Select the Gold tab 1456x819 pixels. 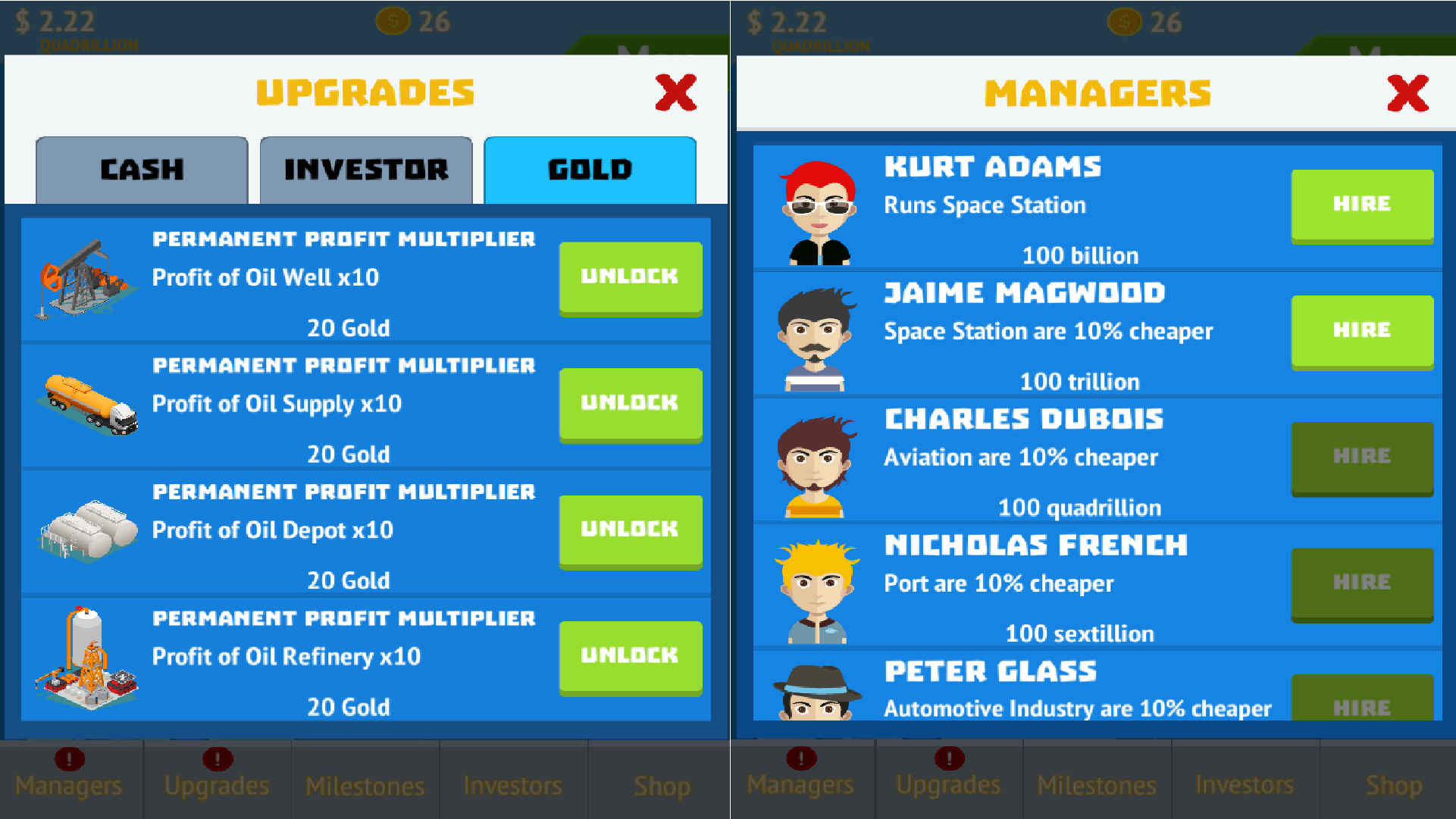tap(590, 170)
